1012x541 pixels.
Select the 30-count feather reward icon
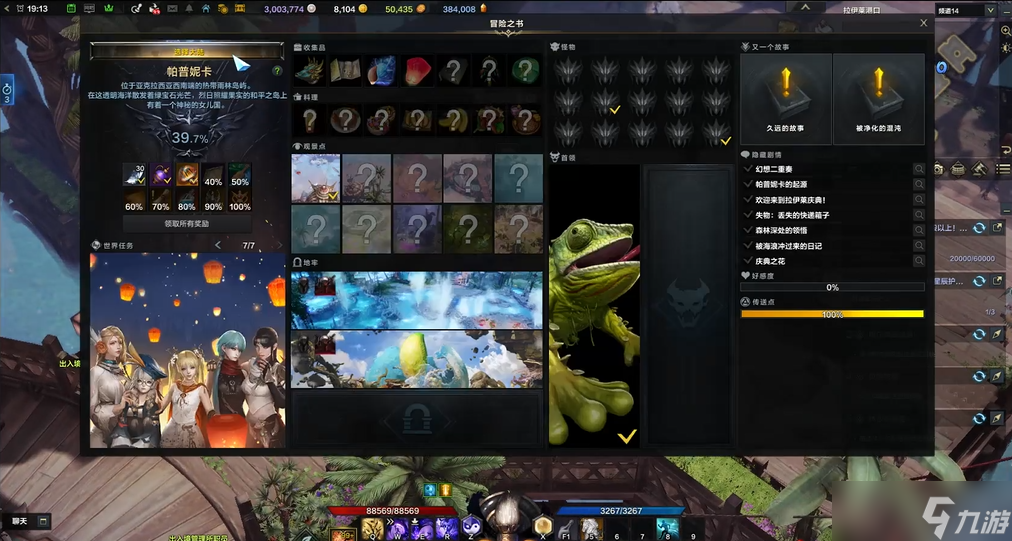tap(135, 175)
